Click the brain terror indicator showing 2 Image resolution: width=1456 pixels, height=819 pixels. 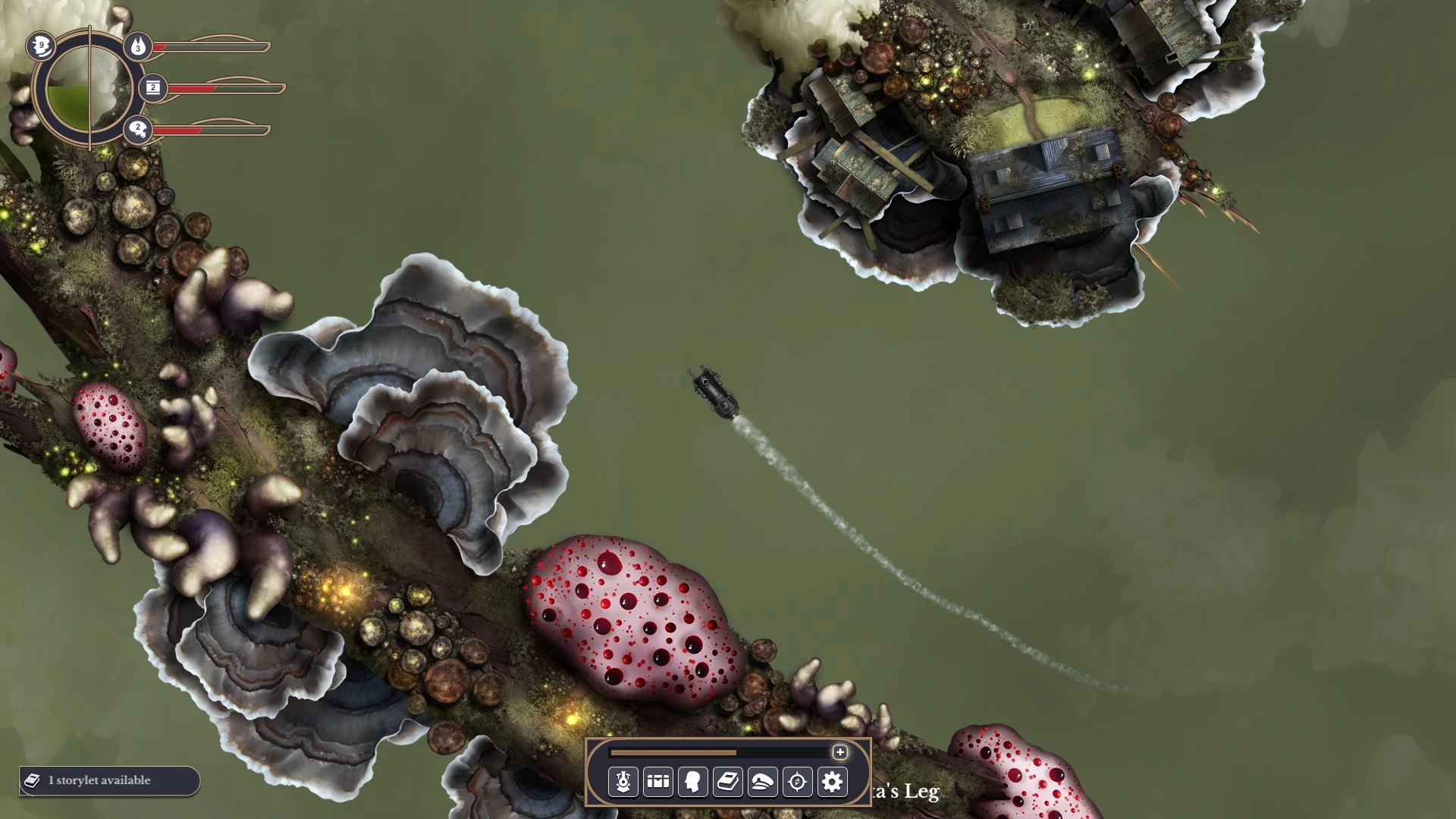tap(138, 127)
